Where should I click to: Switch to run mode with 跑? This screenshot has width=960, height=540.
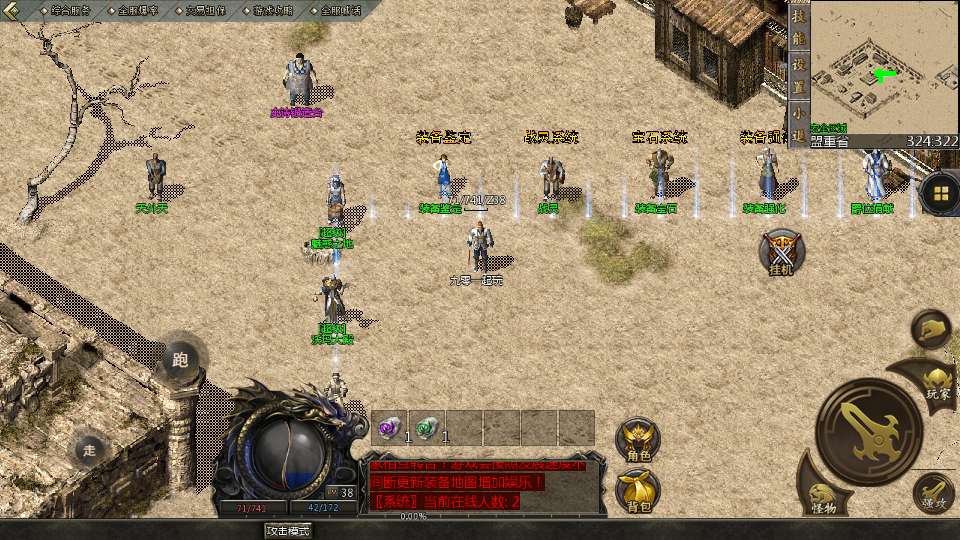180,359
